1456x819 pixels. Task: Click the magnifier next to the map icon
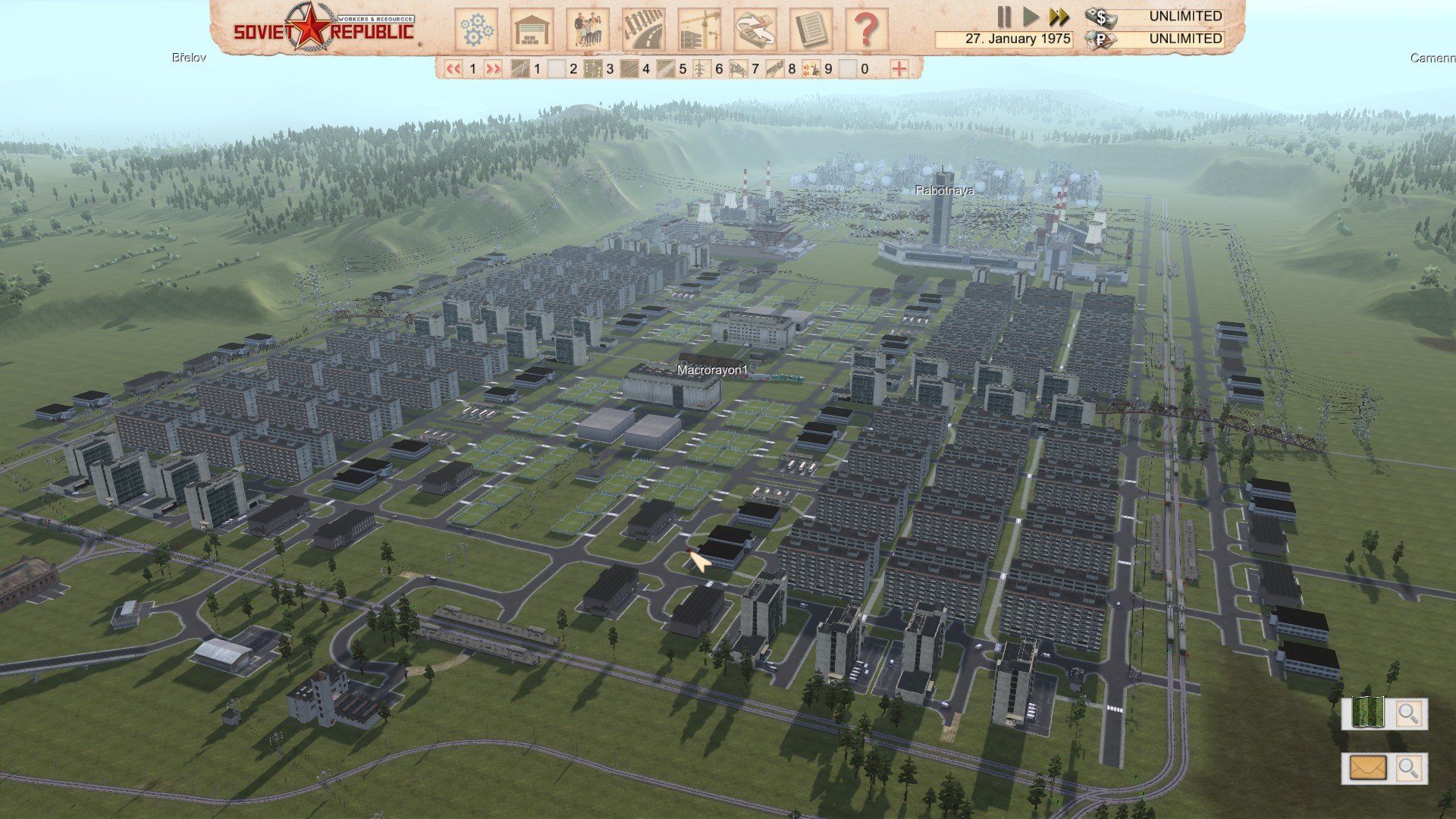(1408, 714)
